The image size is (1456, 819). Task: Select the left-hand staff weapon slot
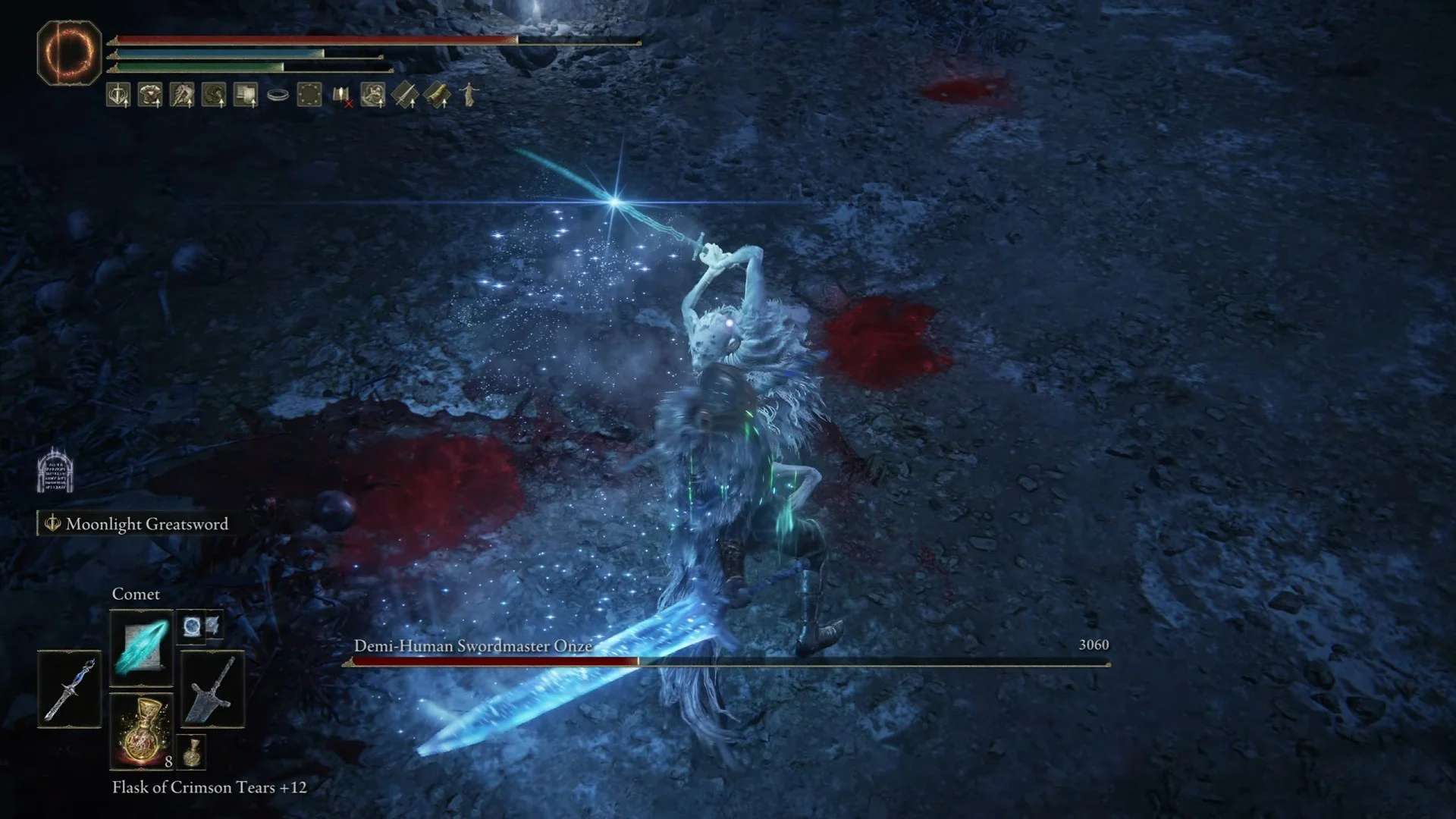coord(69,689)
